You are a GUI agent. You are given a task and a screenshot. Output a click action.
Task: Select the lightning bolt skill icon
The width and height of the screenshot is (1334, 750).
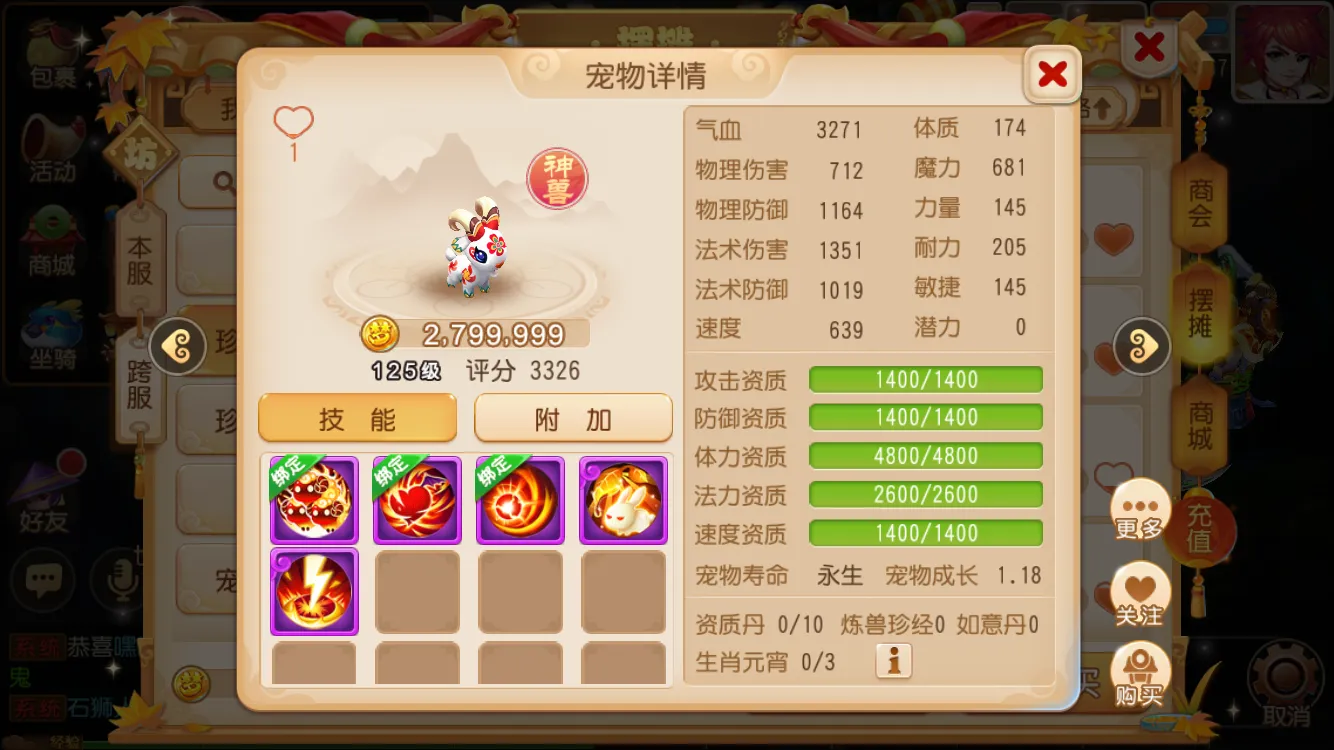(x=313, y=592)
